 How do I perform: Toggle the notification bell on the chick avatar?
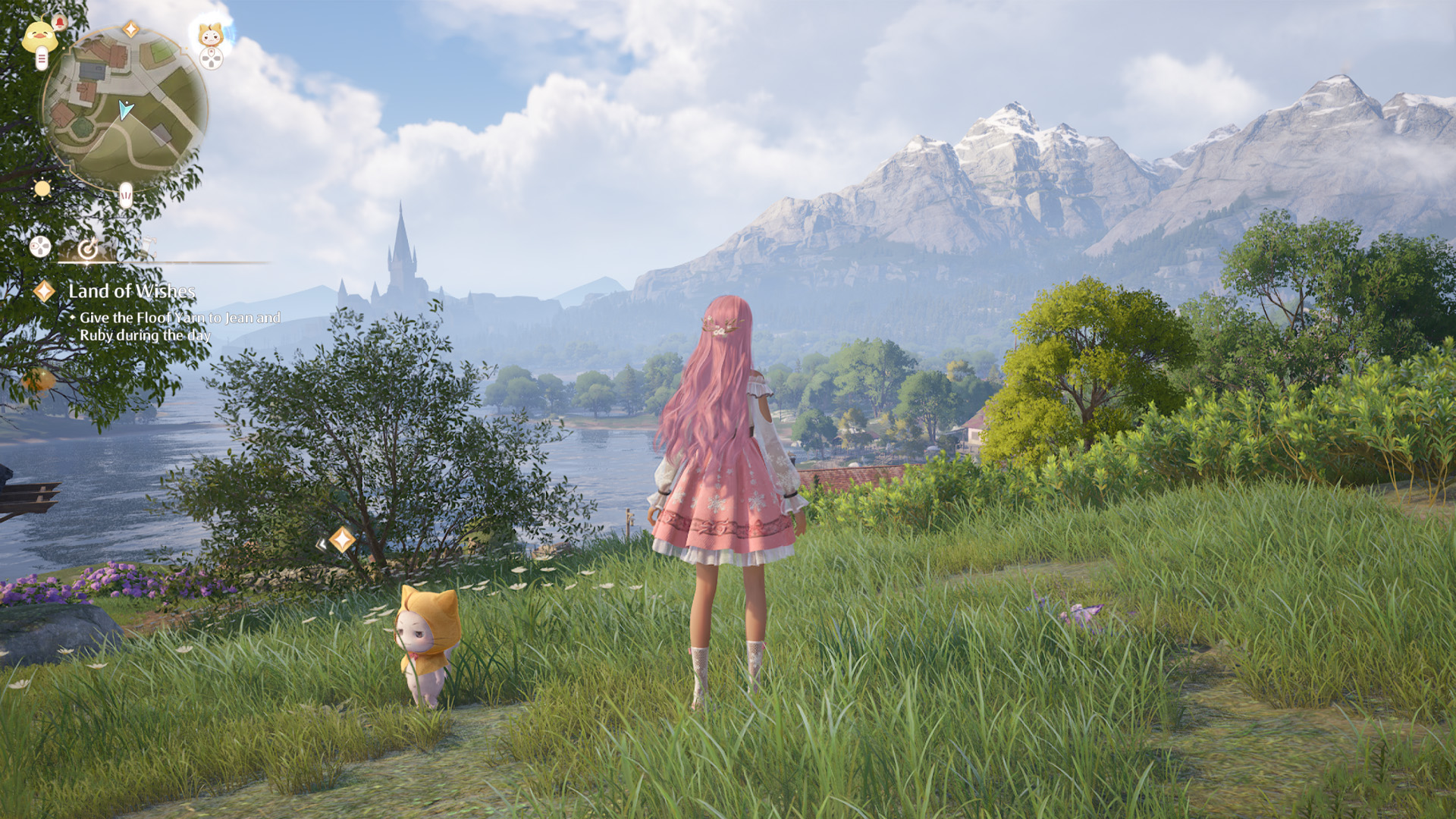pos(60,21)
